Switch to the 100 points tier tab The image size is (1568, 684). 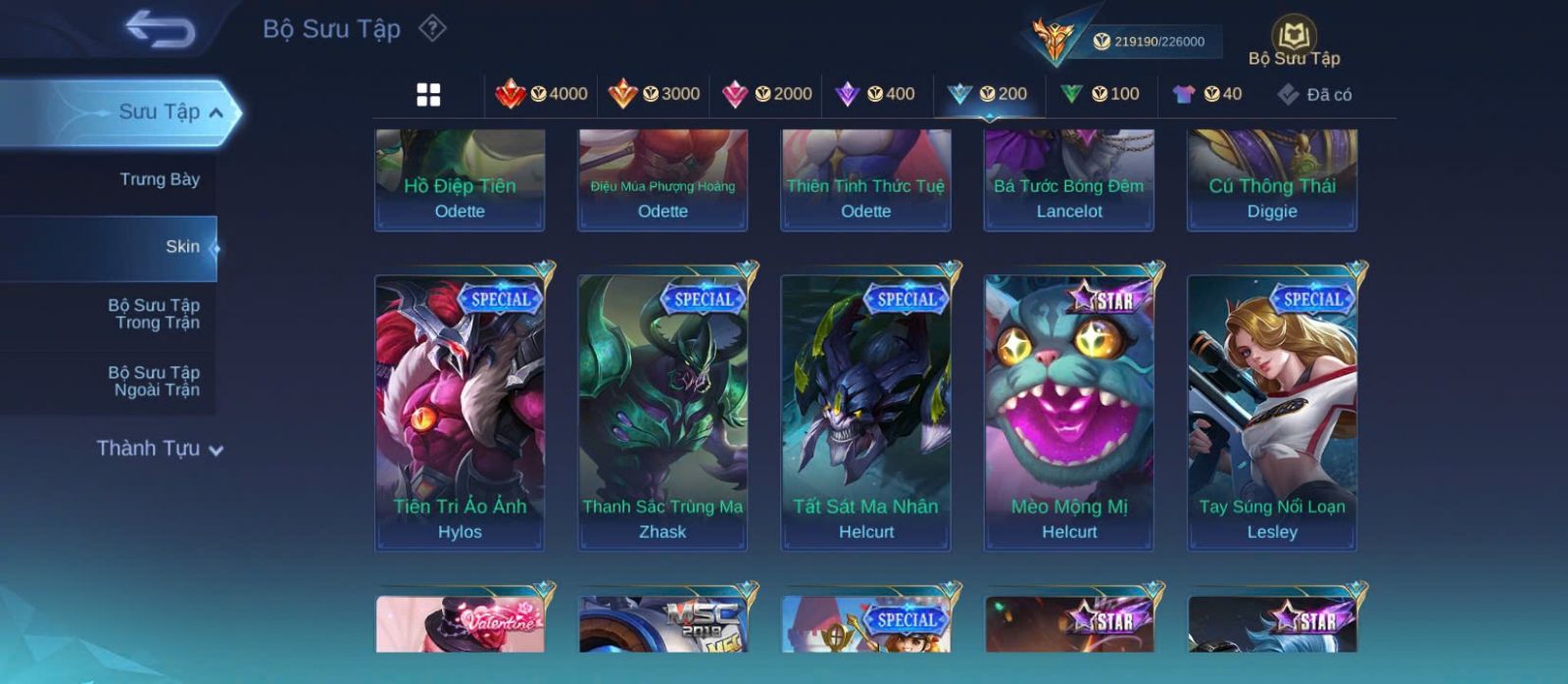(1100, 94)
